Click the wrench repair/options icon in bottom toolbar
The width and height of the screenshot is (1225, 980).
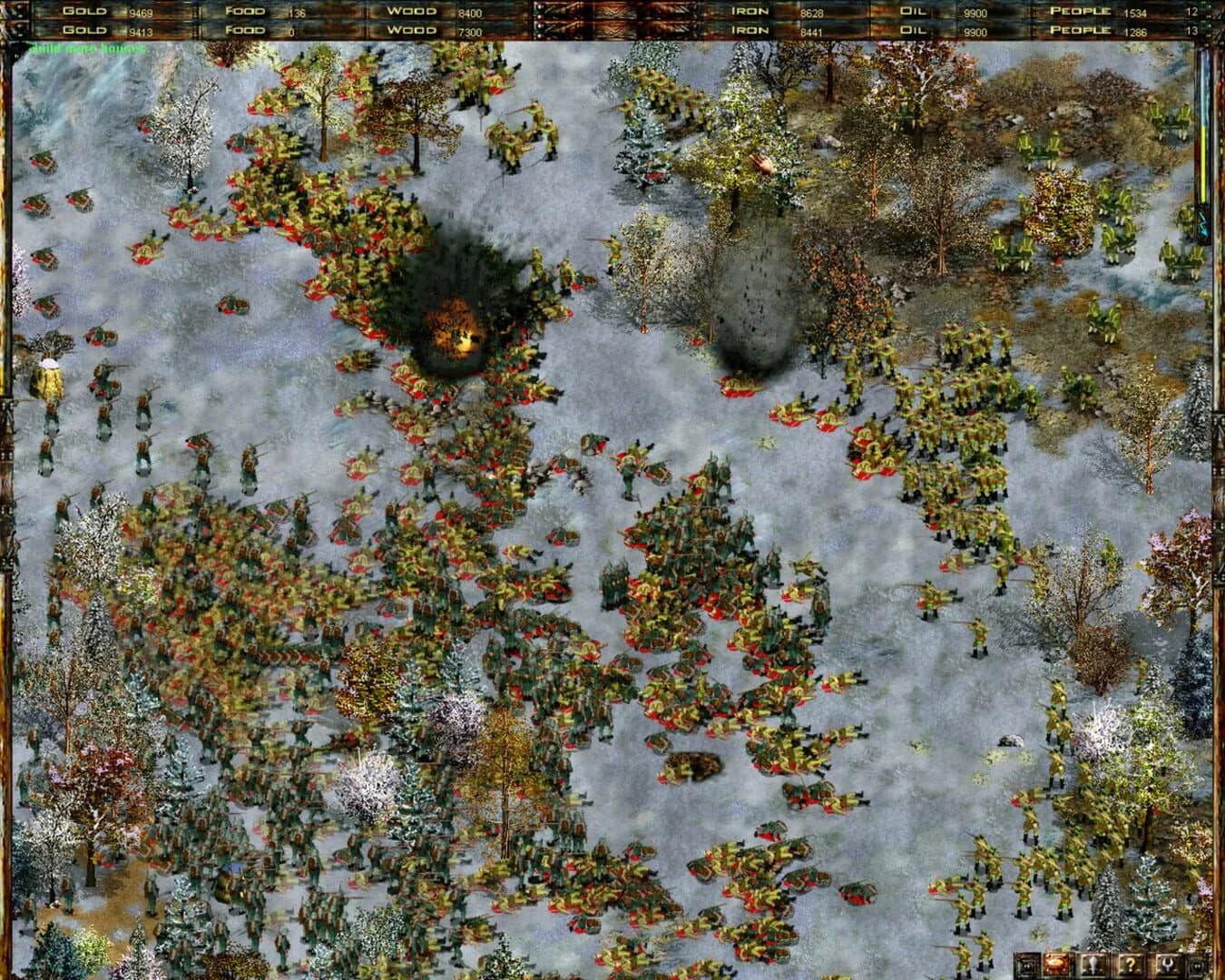tap(1166, 964)
